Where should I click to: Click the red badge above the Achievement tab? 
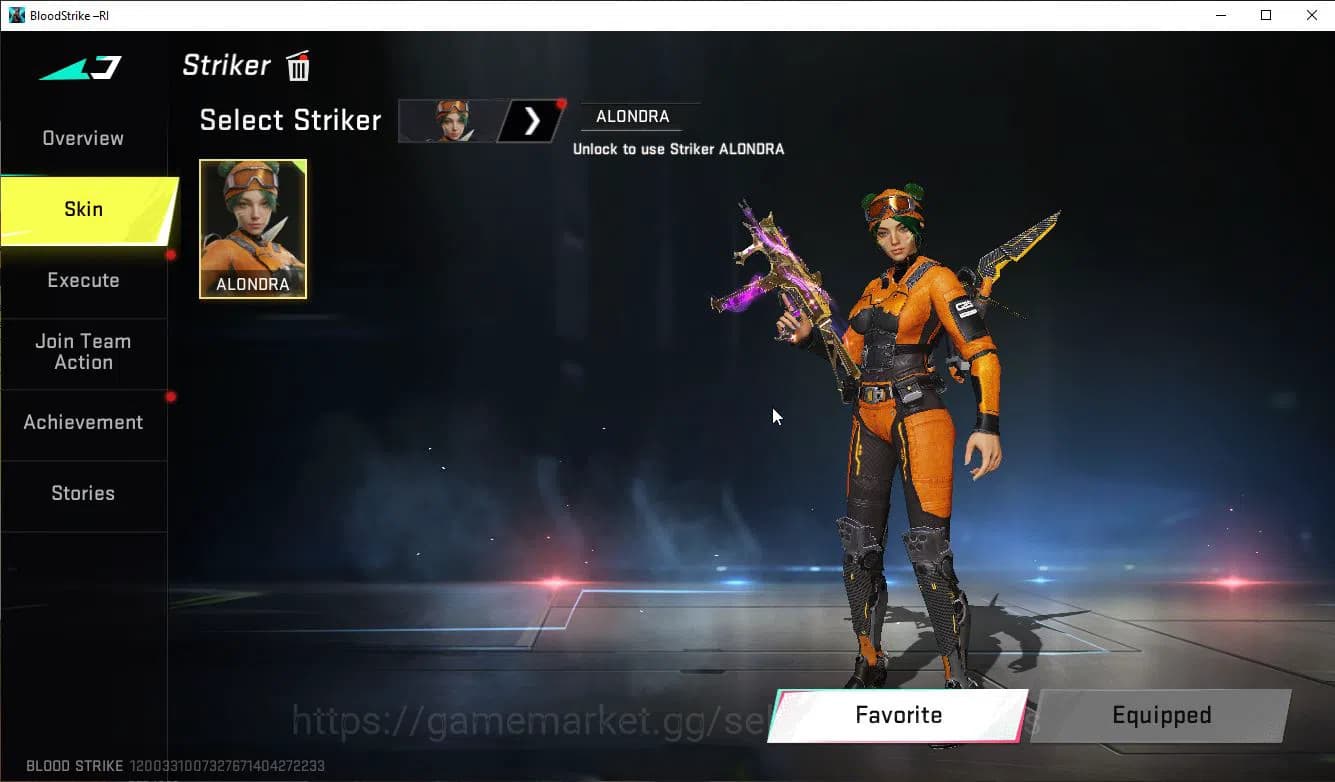(x=171, y=398)
